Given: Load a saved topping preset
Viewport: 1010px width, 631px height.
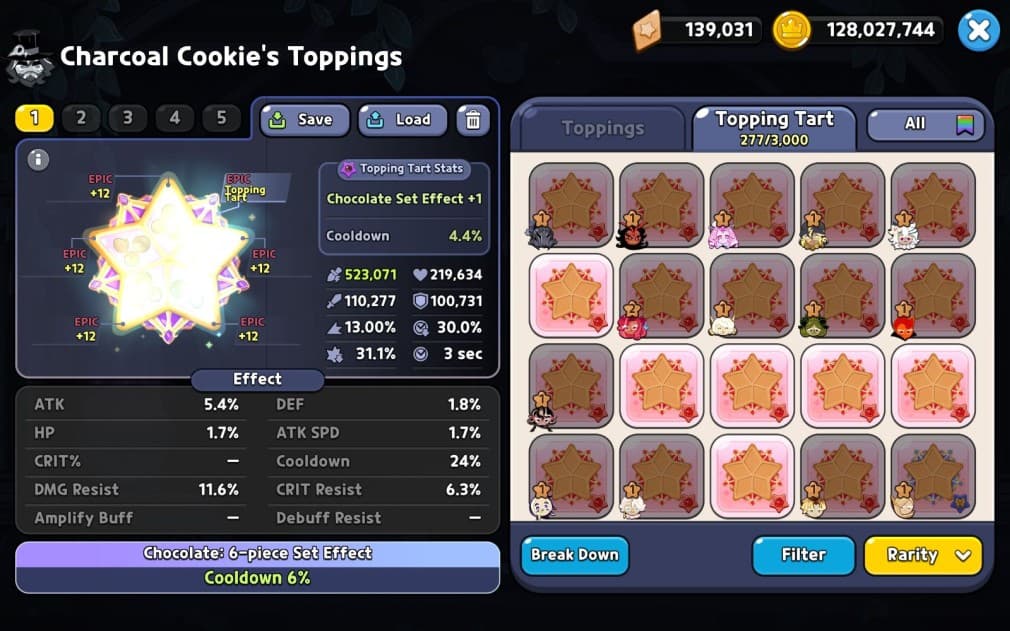Looking at the screenshot, I should click(x=402, y=120).
